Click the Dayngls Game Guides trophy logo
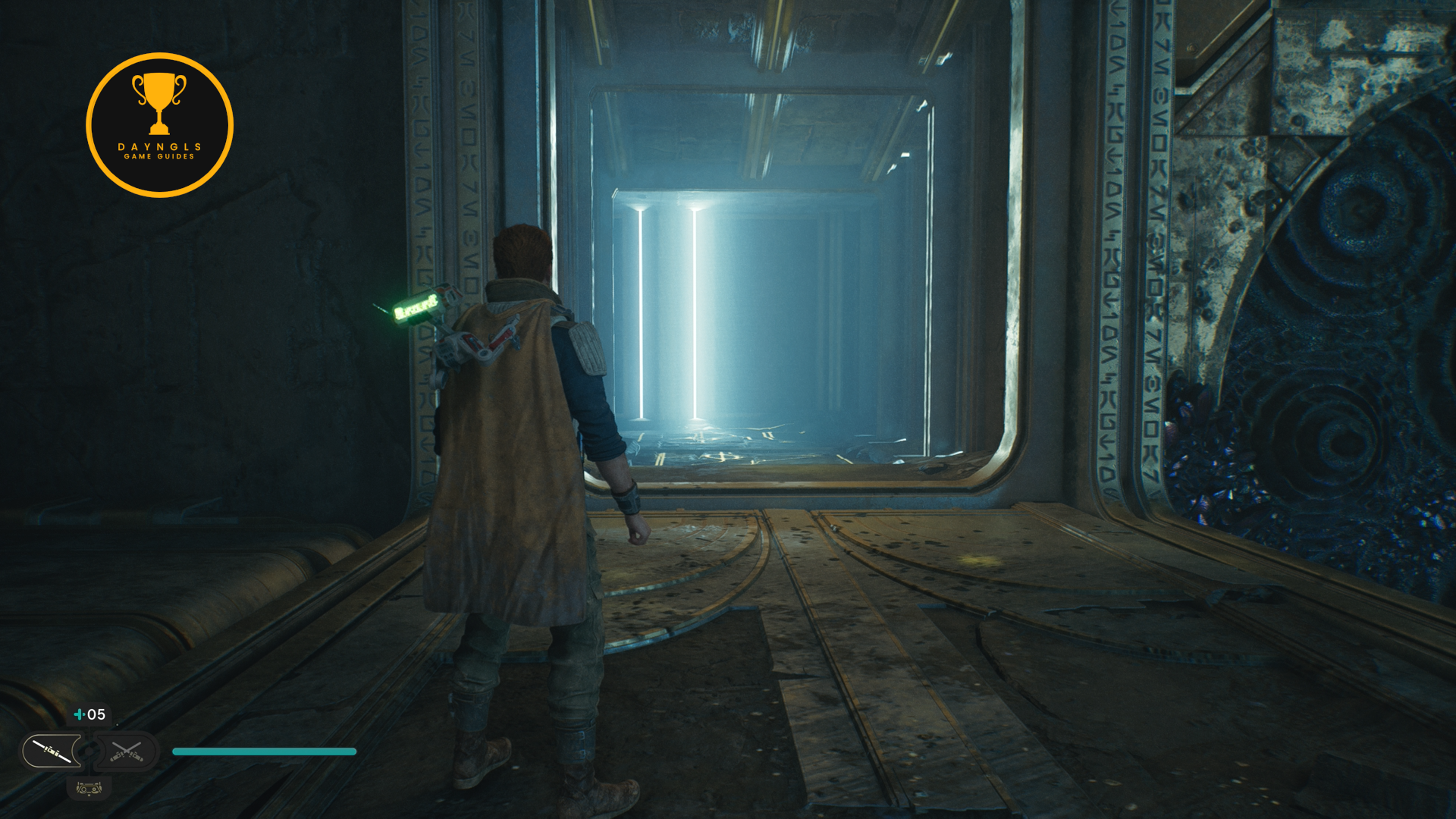The width and height of the screenshot is (1456, 819). coord(159,125)
